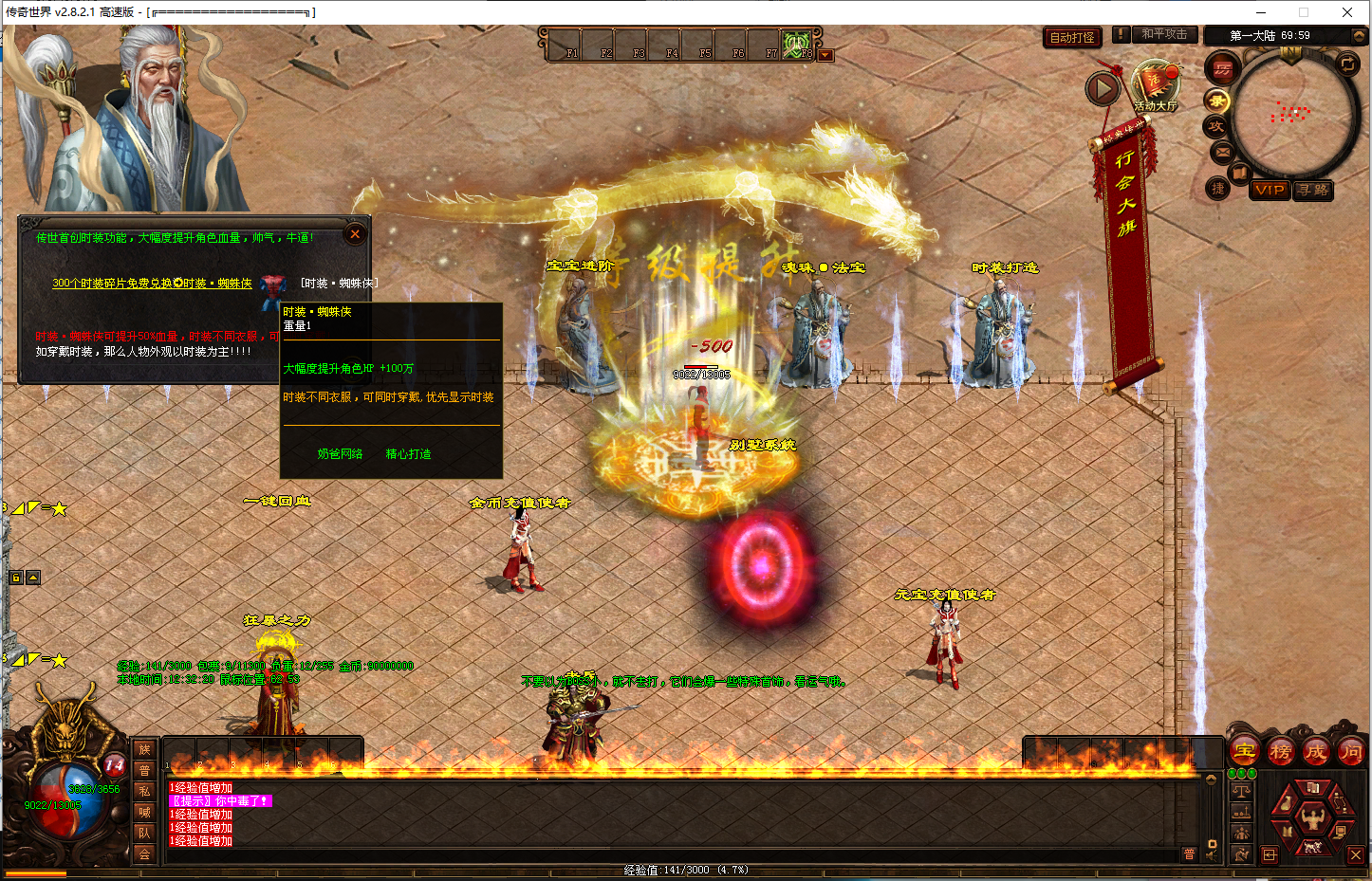
Task: Select the 私 private chat channel
Action: coord(144,791)
